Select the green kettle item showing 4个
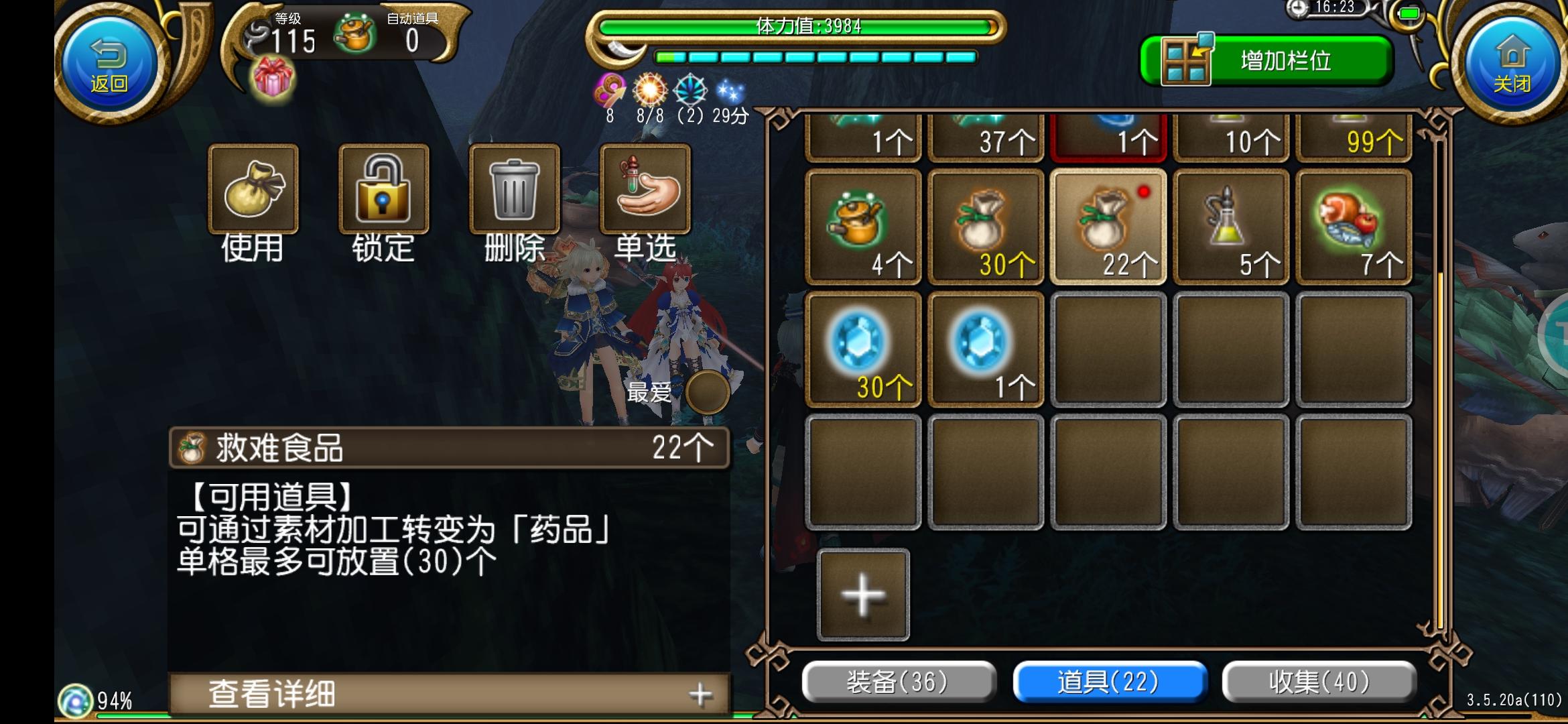 (862, 227)
